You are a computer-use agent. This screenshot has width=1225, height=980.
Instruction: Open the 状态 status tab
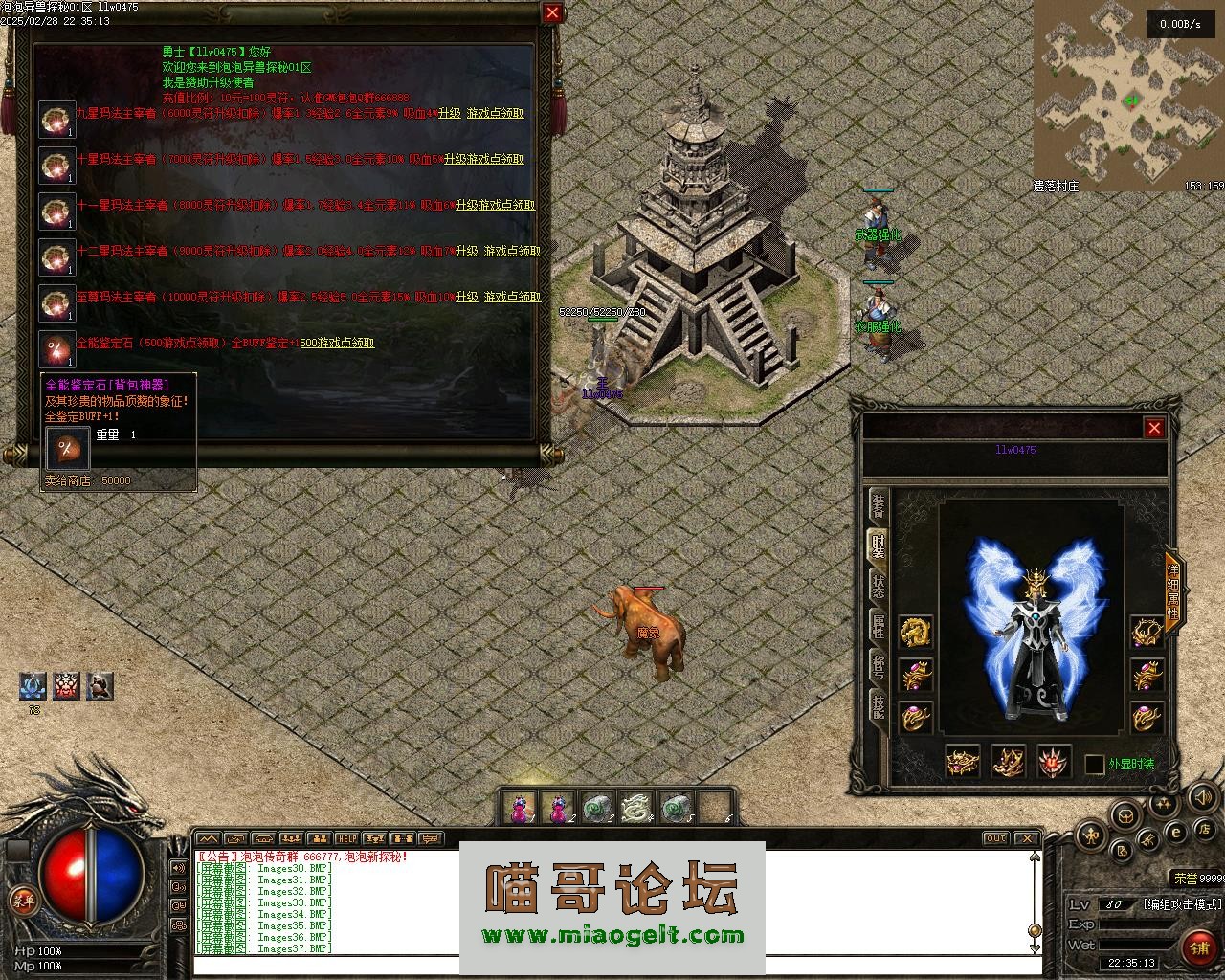878,586
